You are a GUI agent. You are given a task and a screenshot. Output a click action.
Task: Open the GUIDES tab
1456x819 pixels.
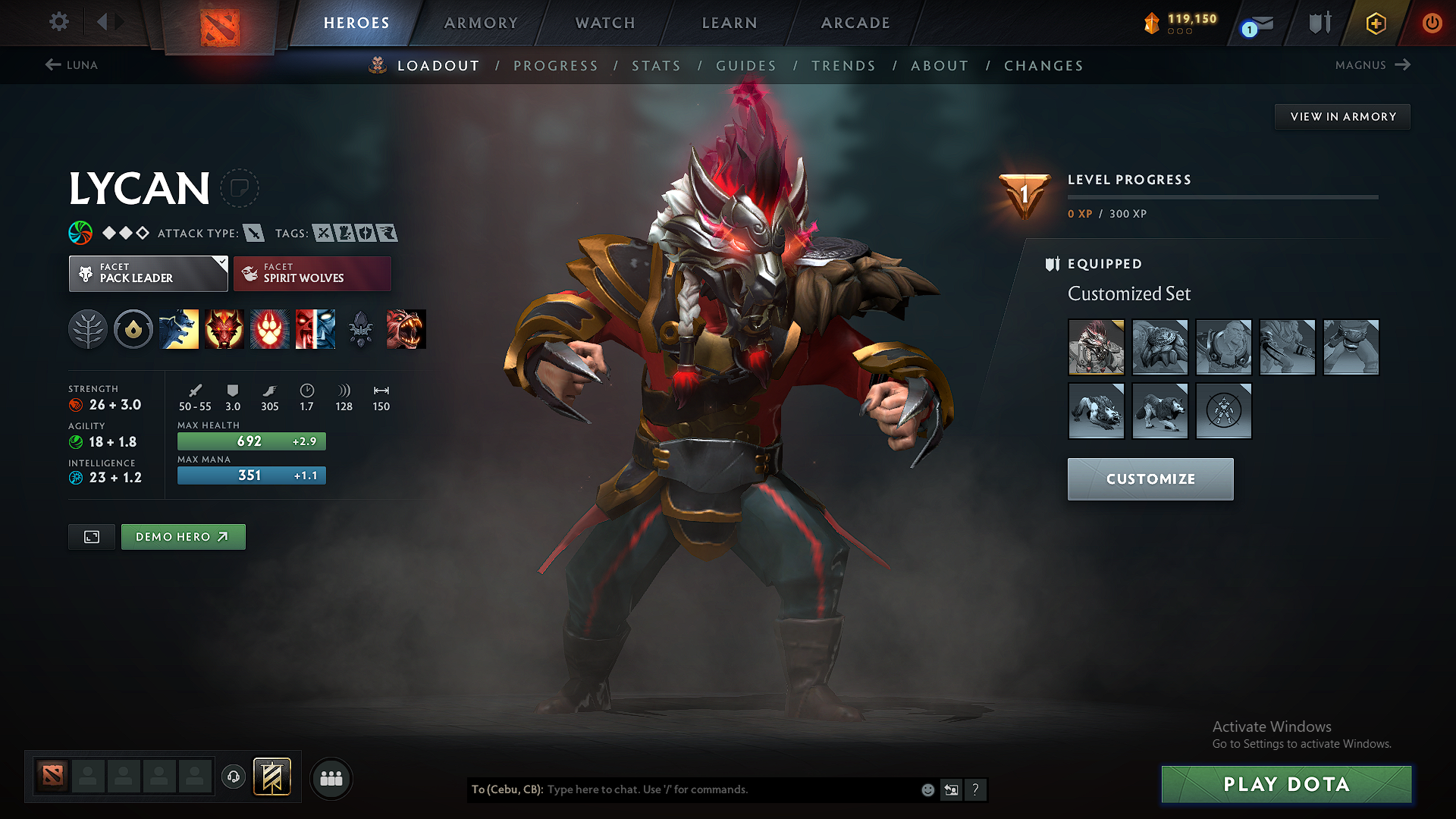pos(746,66)
